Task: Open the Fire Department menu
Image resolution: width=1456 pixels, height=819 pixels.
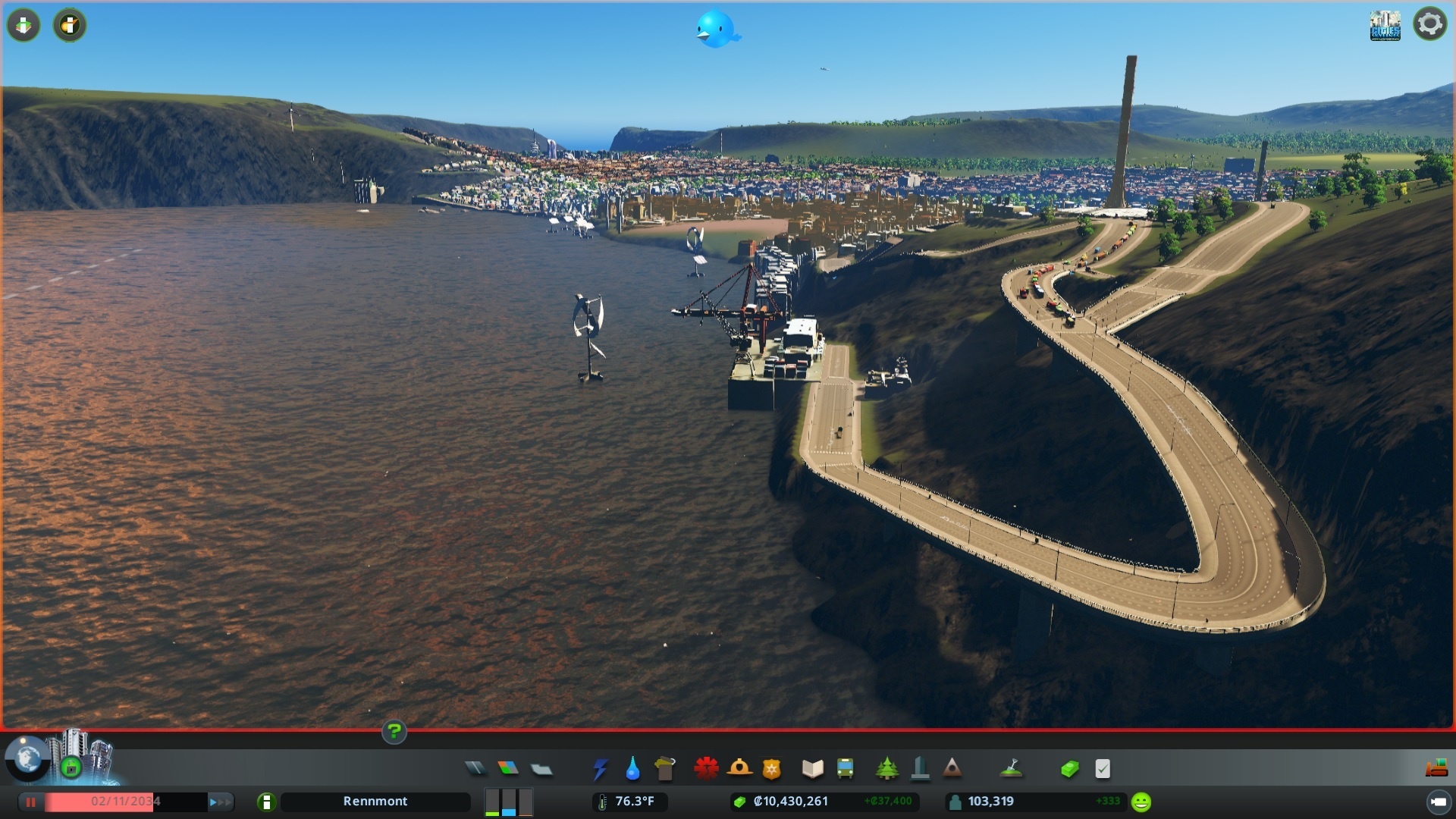Action: [x=739, y=769]
